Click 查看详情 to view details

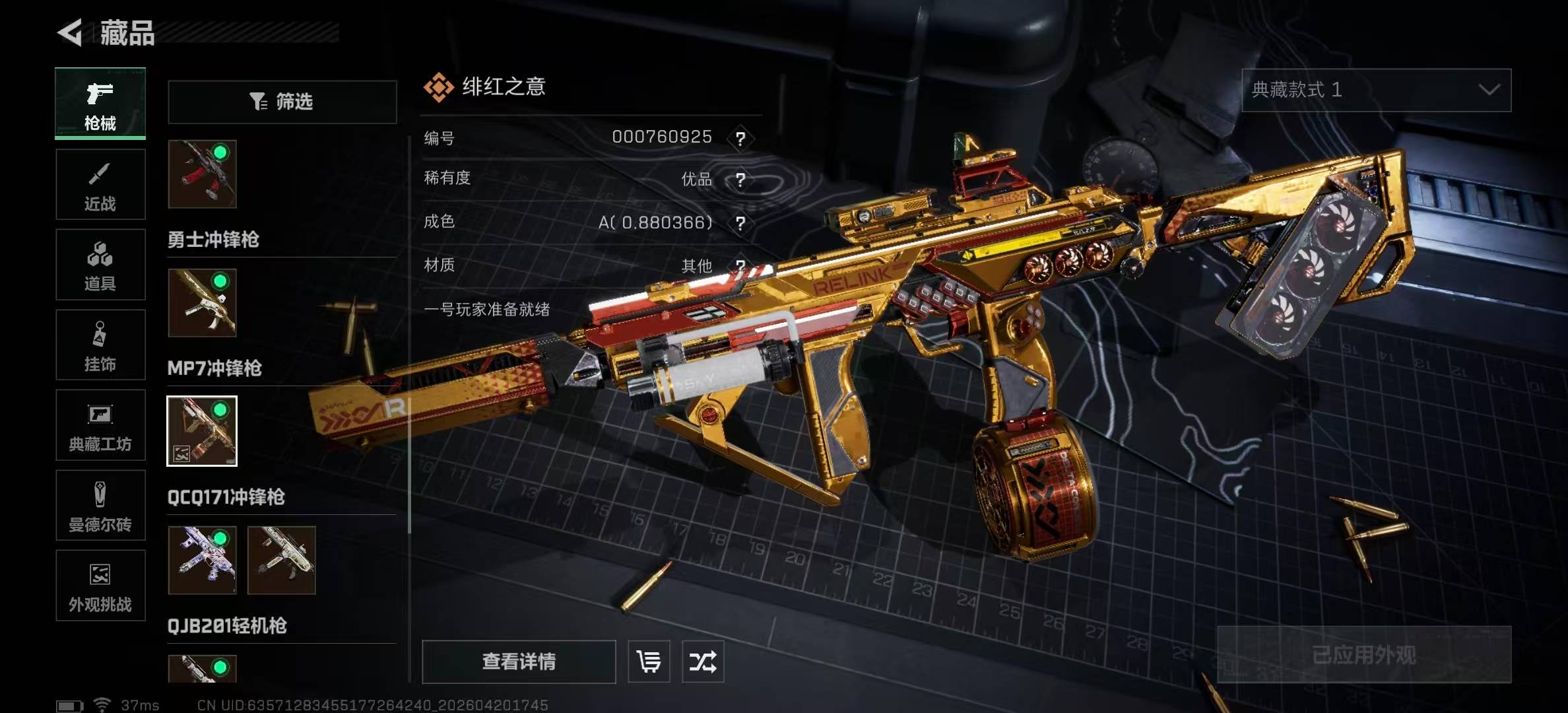click(519, 662)
